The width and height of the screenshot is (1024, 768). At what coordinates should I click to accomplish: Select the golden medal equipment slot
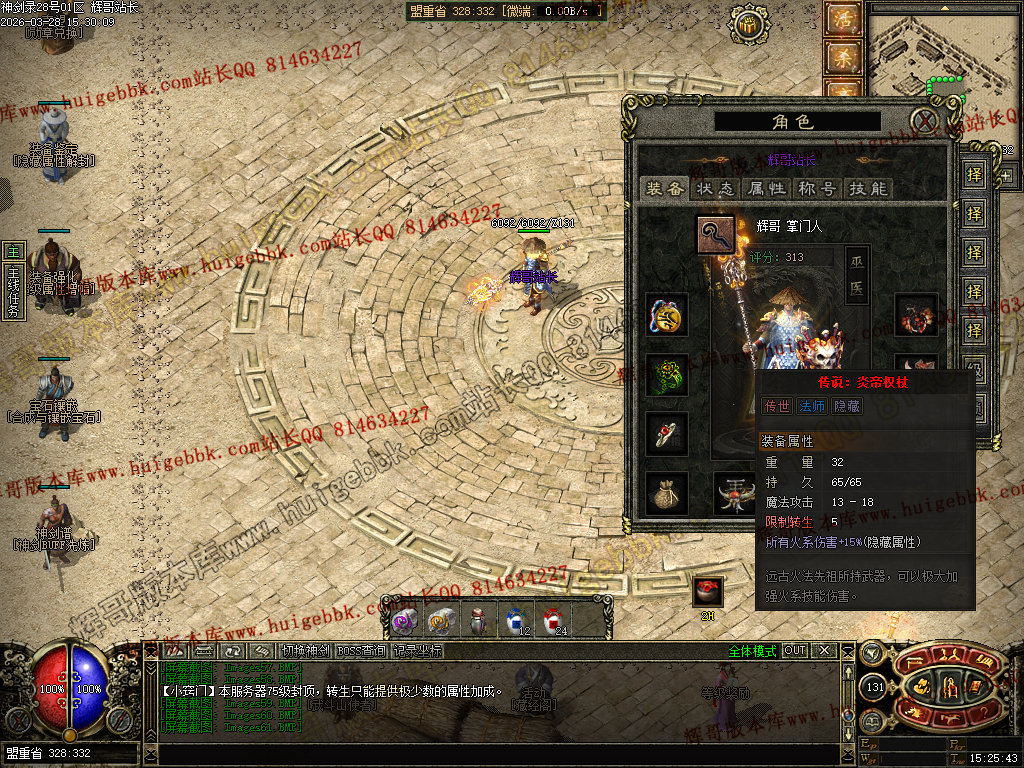point(667,315)
